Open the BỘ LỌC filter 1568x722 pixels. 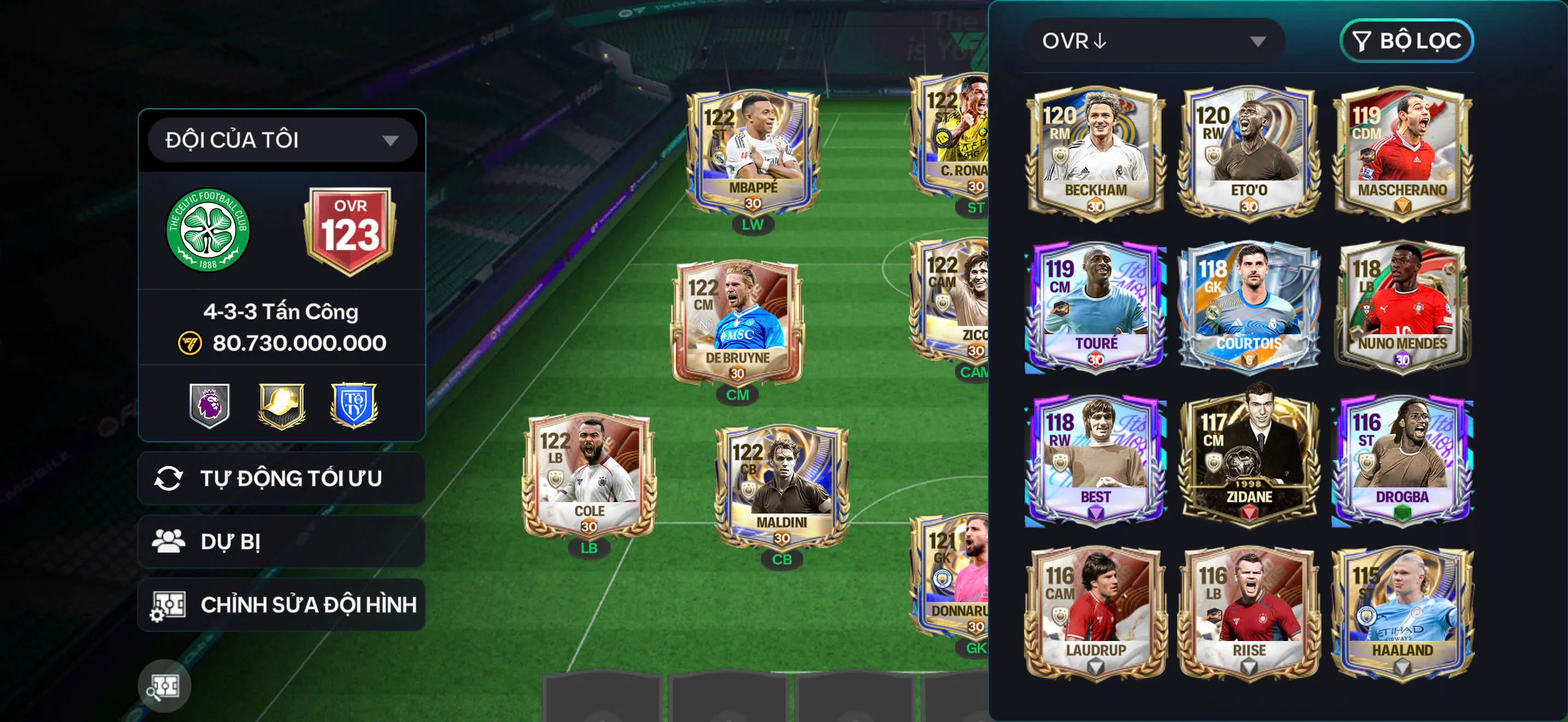pyautogui.click(x=1406, y=41)
